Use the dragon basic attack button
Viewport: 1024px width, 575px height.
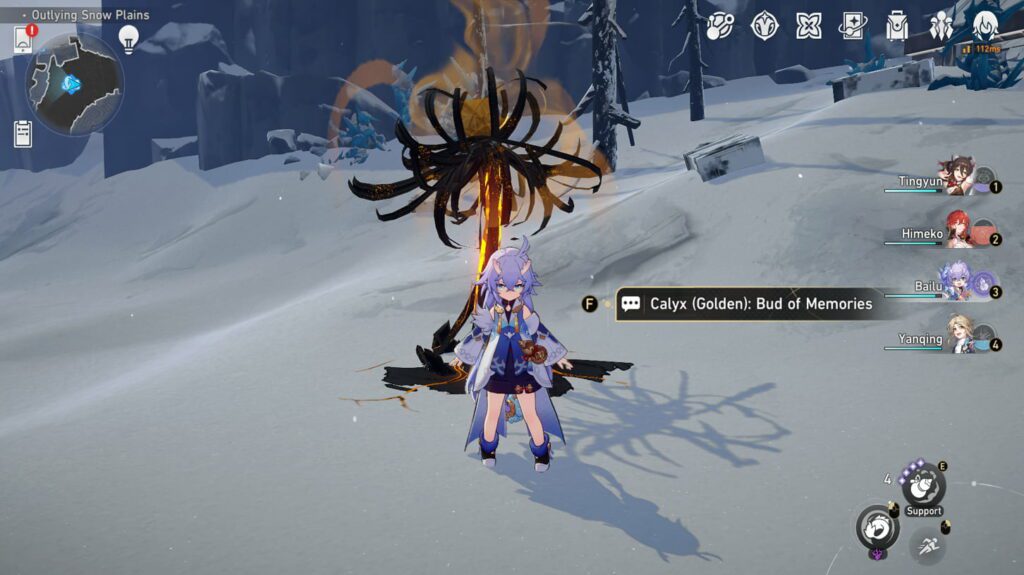(877, 525)
